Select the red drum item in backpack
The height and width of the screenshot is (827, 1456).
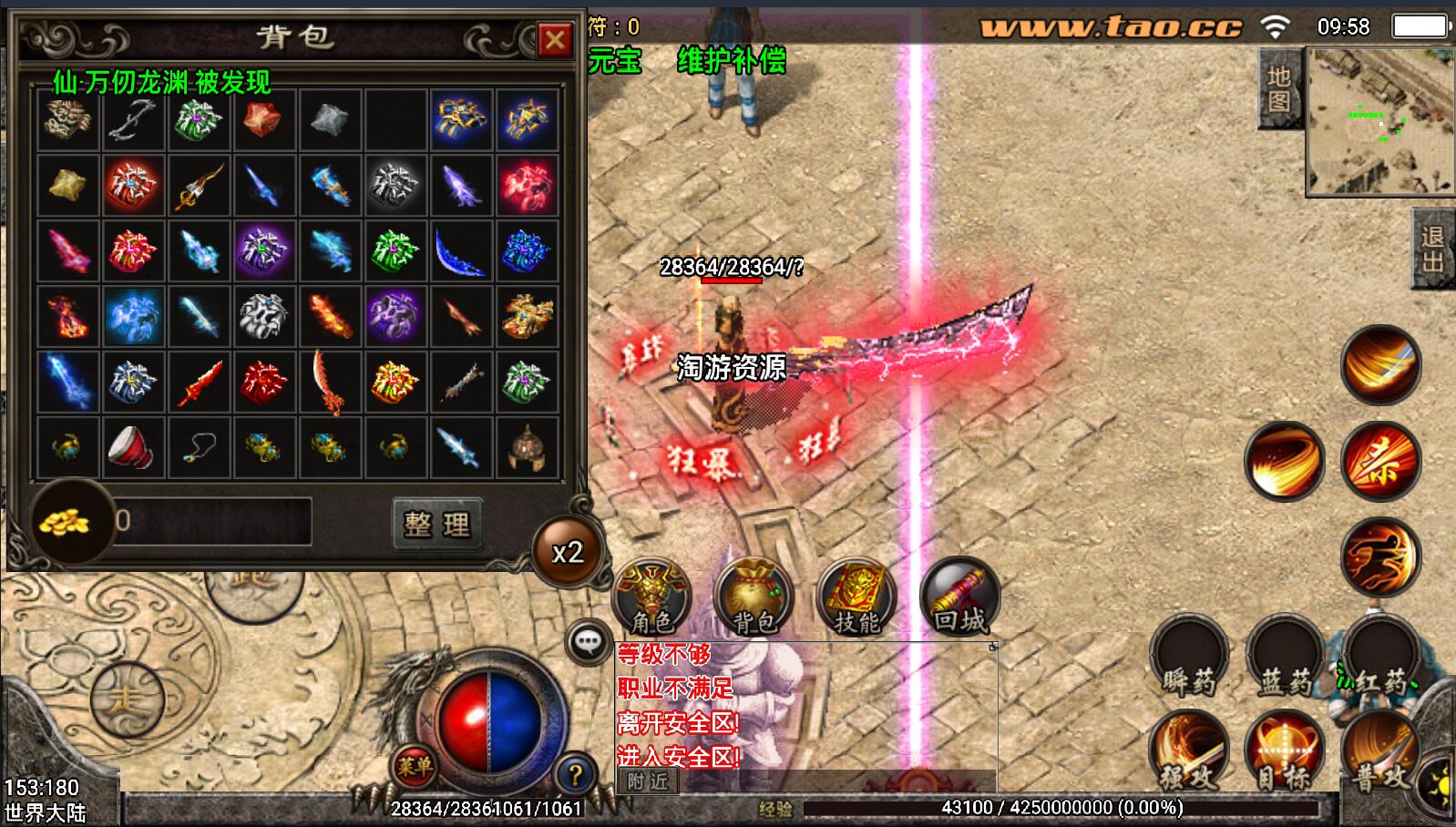[132, 447]
